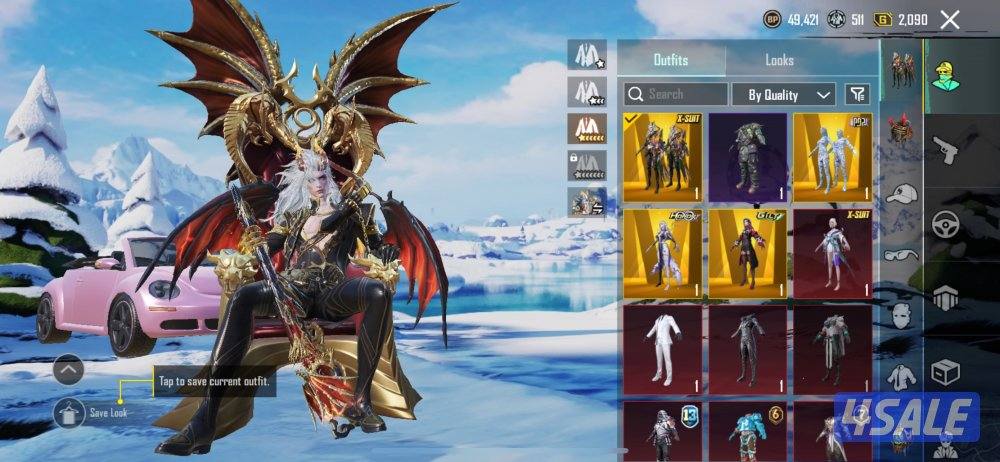The image size is (1000, 462).
Task: Select the equipped dual-character X-Suit outfit
Action: [x=661, y=157]
